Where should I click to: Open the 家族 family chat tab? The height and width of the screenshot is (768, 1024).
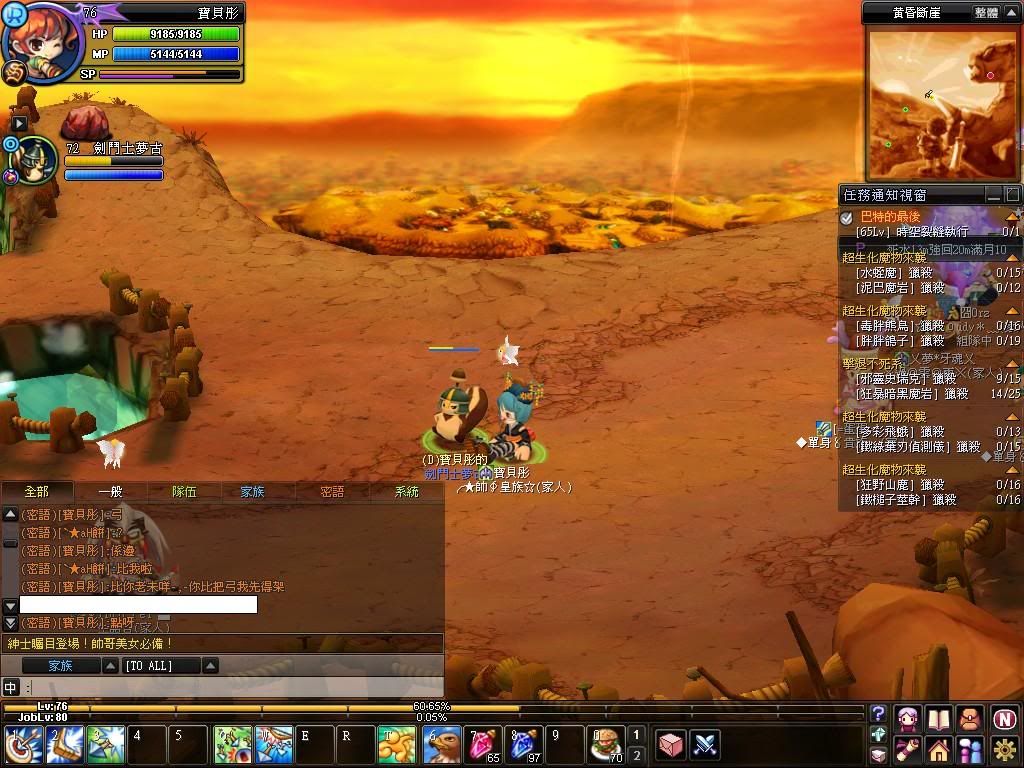252,492
